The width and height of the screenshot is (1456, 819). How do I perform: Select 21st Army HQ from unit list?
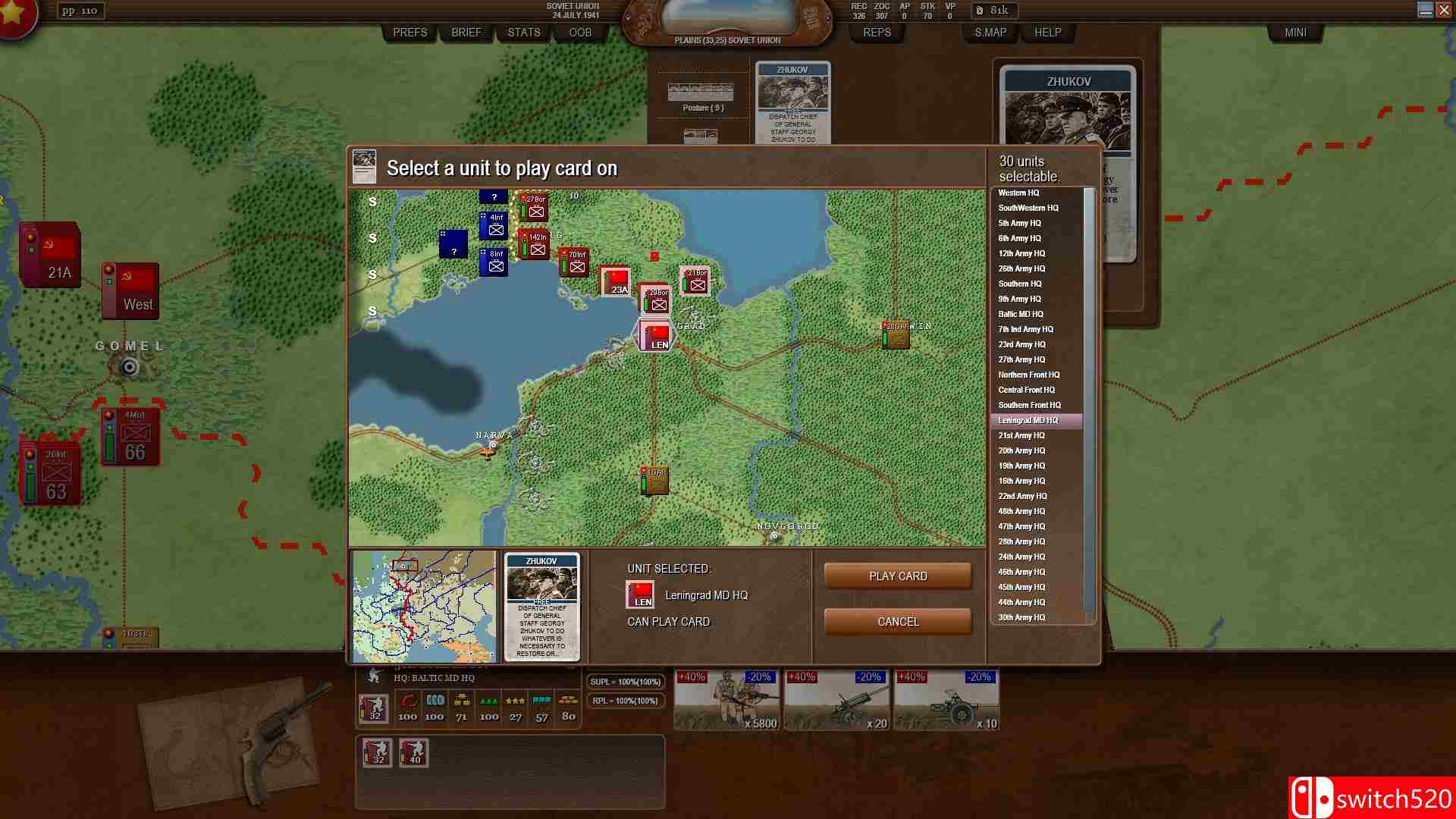point(1021,435)
